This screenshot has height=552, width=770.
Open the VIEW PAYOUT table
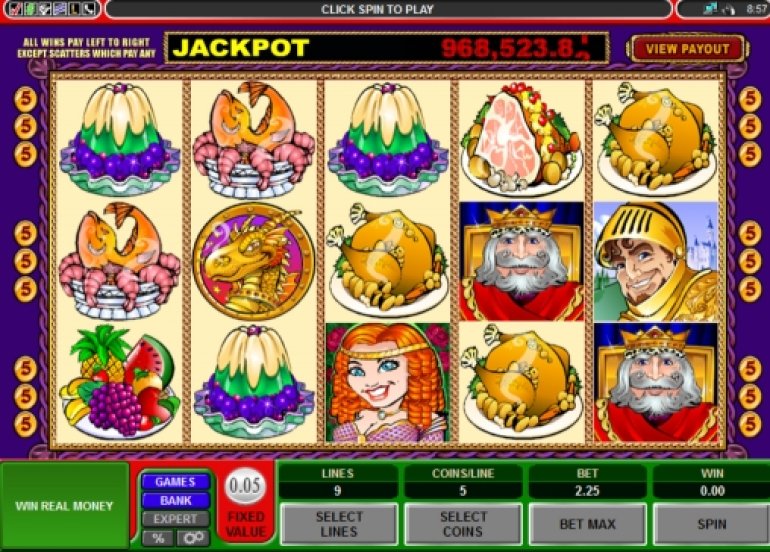click(x=688, y=48)
